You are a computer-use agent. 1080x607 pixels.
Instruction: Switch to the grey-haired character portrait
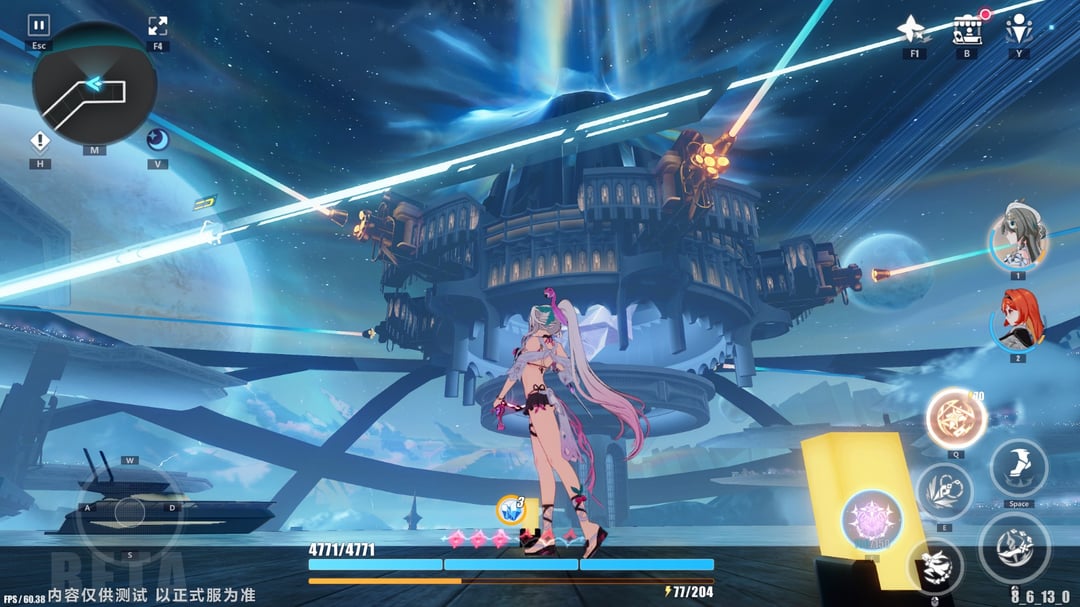point(1018,239)
